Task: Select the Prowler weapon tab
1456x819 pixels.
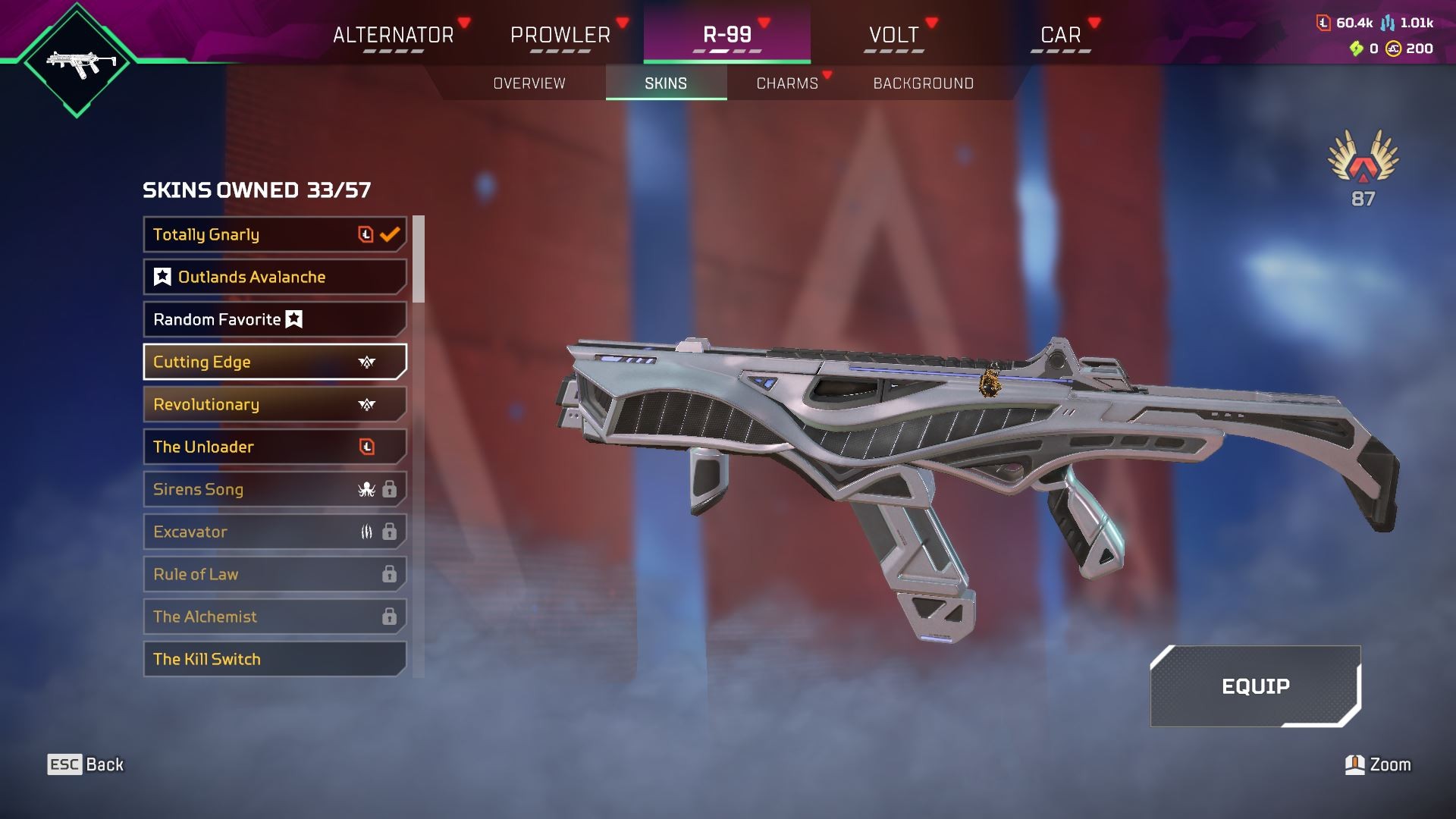Action: (560, 35)
